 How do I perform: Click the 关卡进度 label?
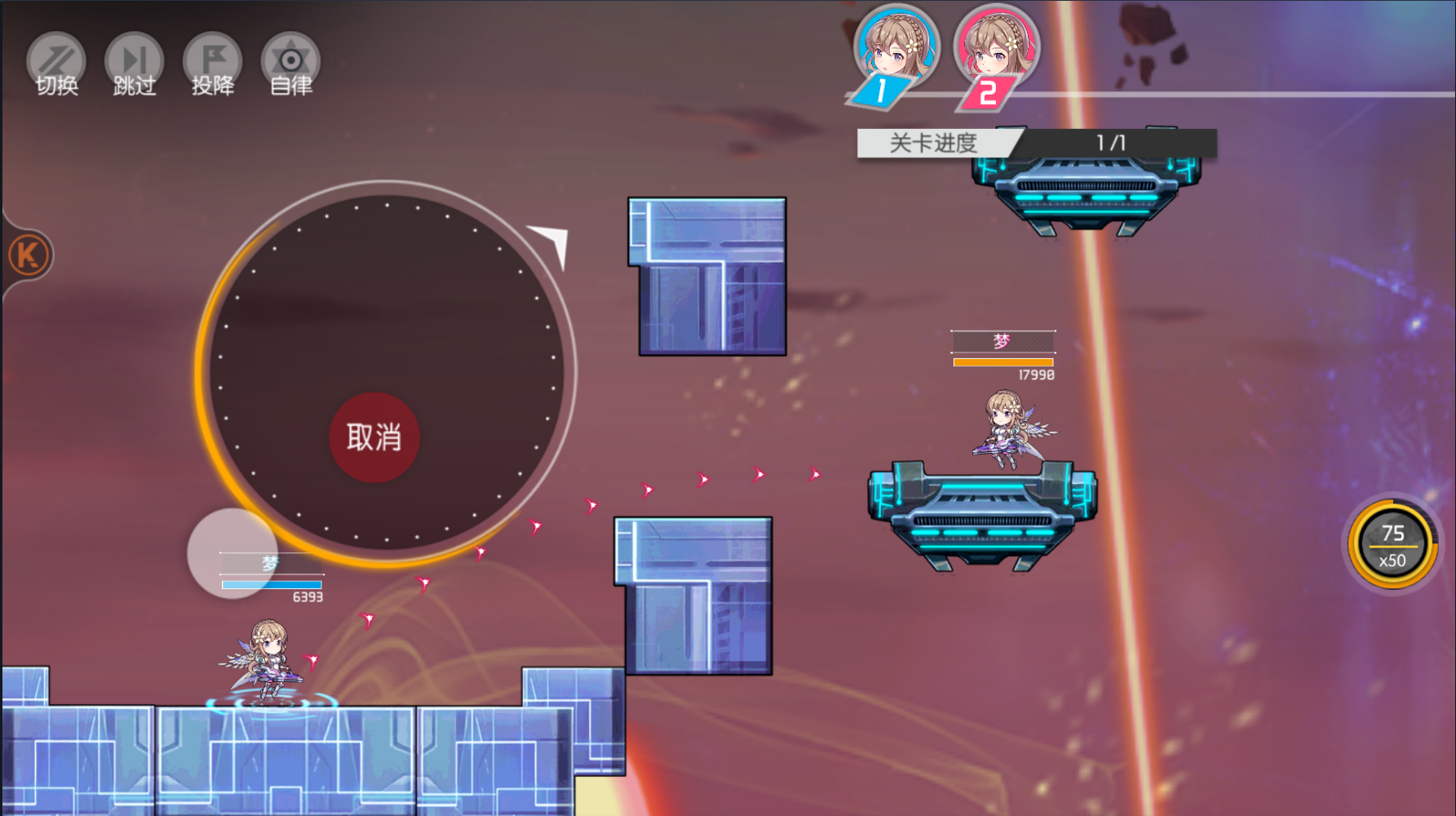click(x=932, y=142)
